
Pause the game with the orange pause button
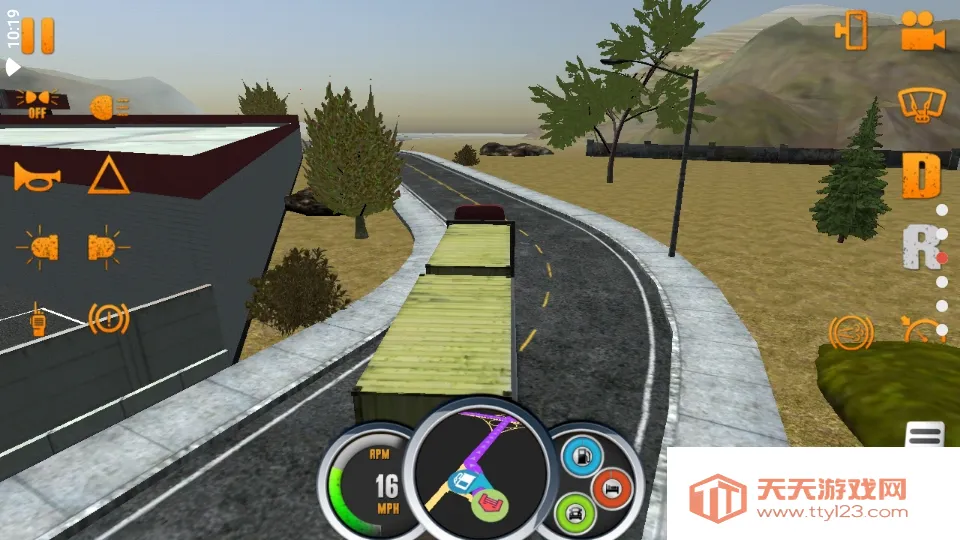38,36
